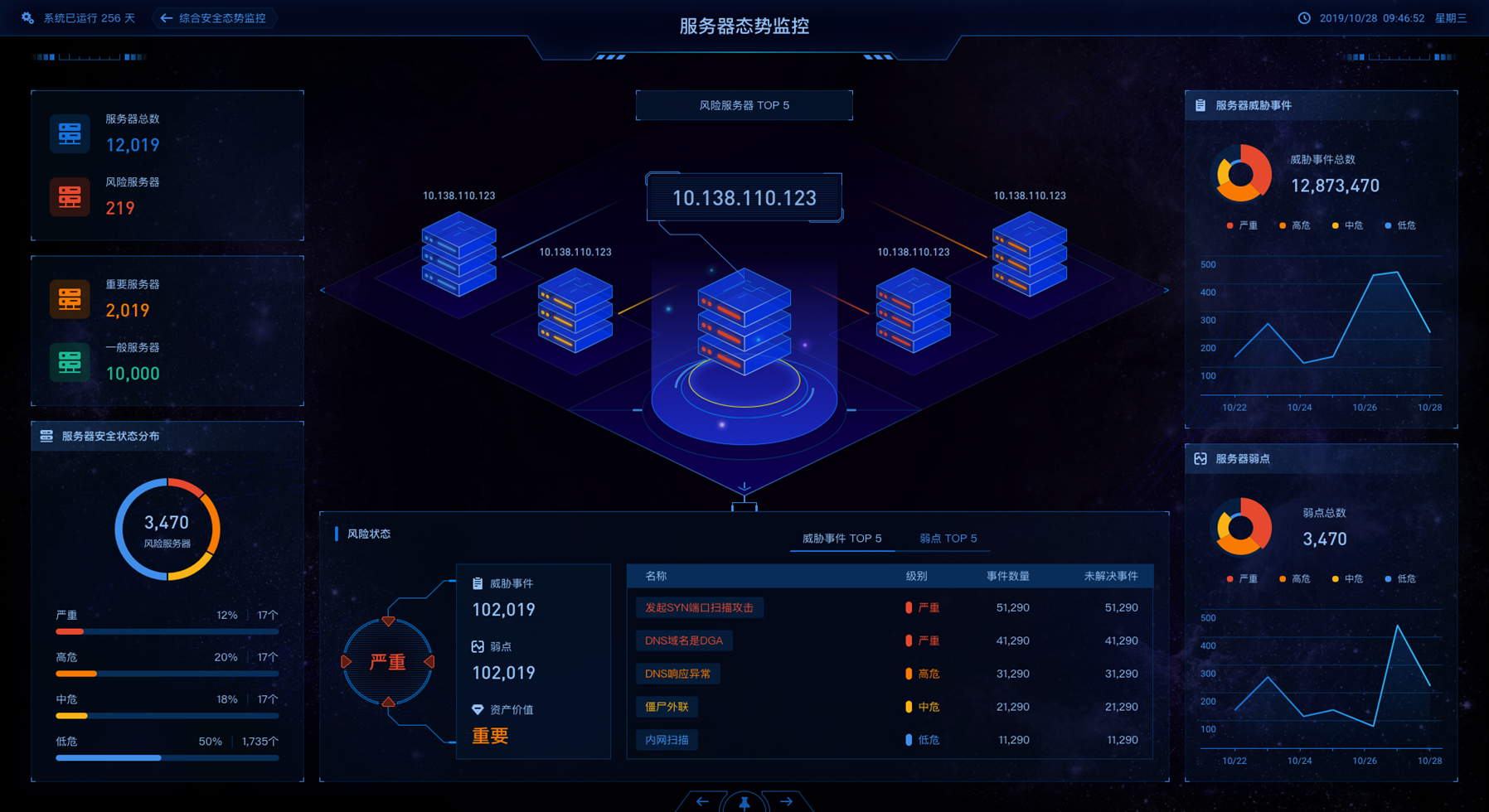Click the next arrow at the bottom
Image resolution: width=1489 pixels, height=812 pixels.
786,801
